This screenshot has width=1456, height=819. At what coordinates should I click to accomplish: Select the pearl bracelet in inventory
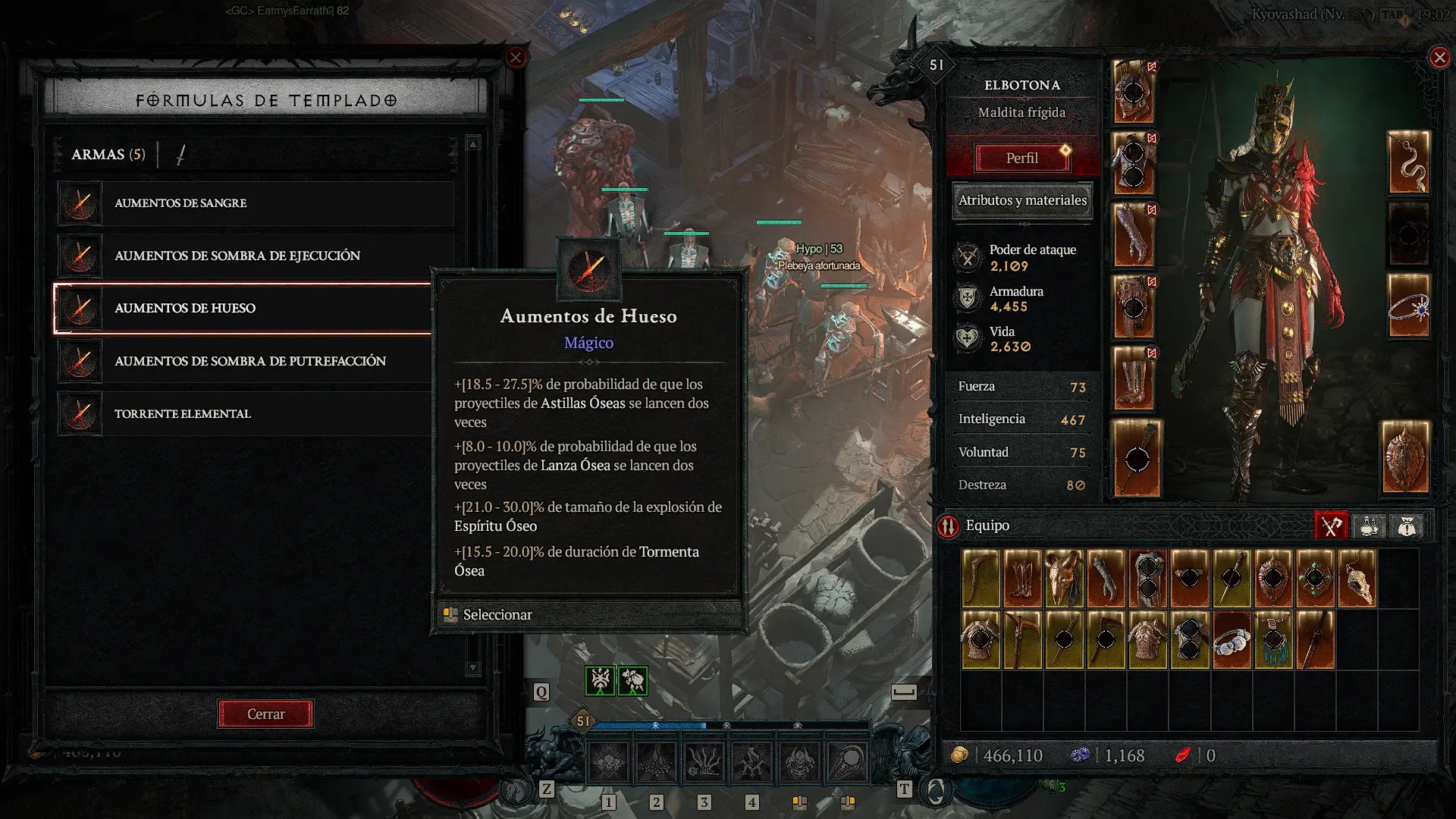(1232, 641)
